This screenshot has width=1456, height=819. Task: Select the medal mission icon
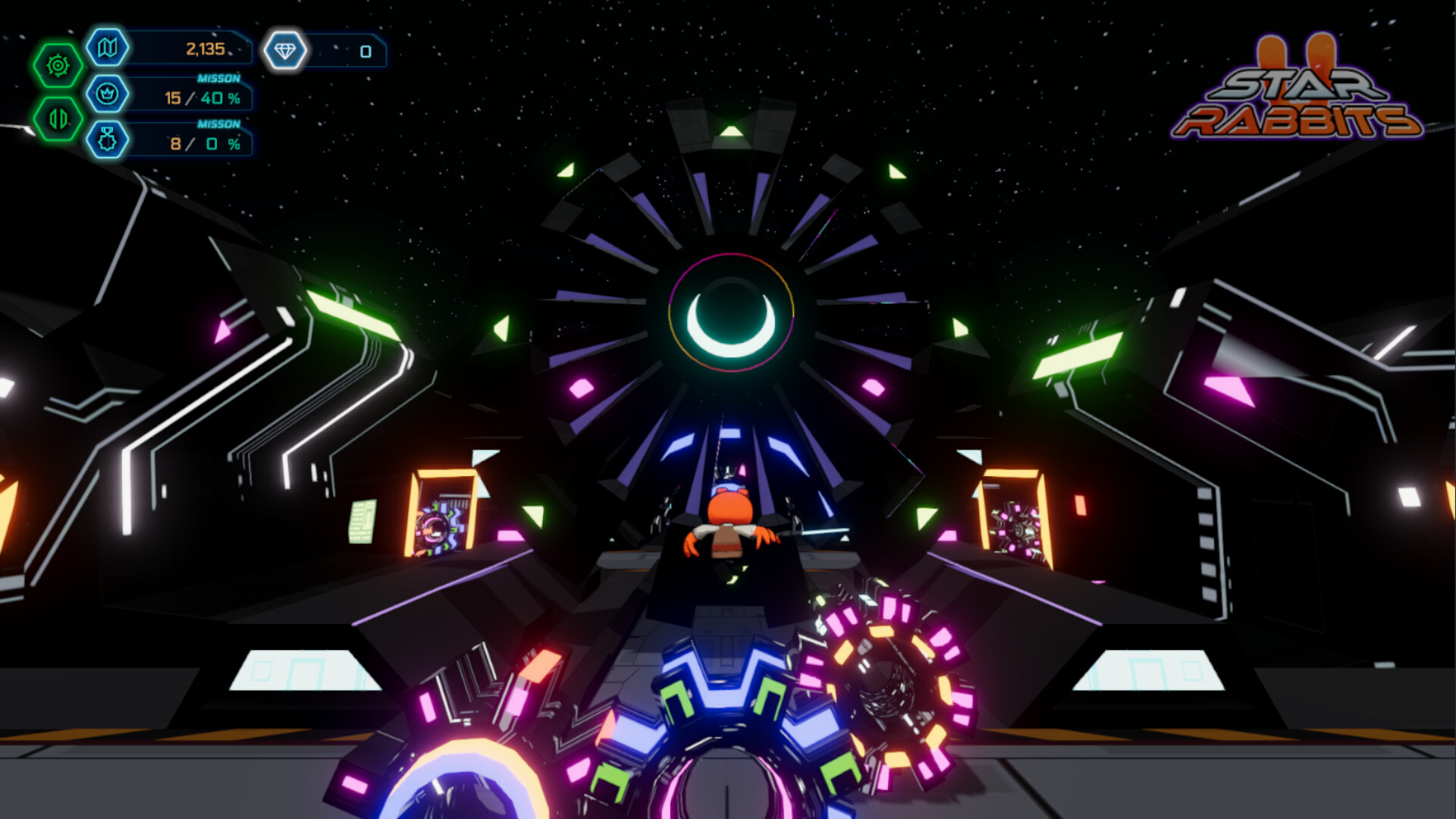click(108, 140)
